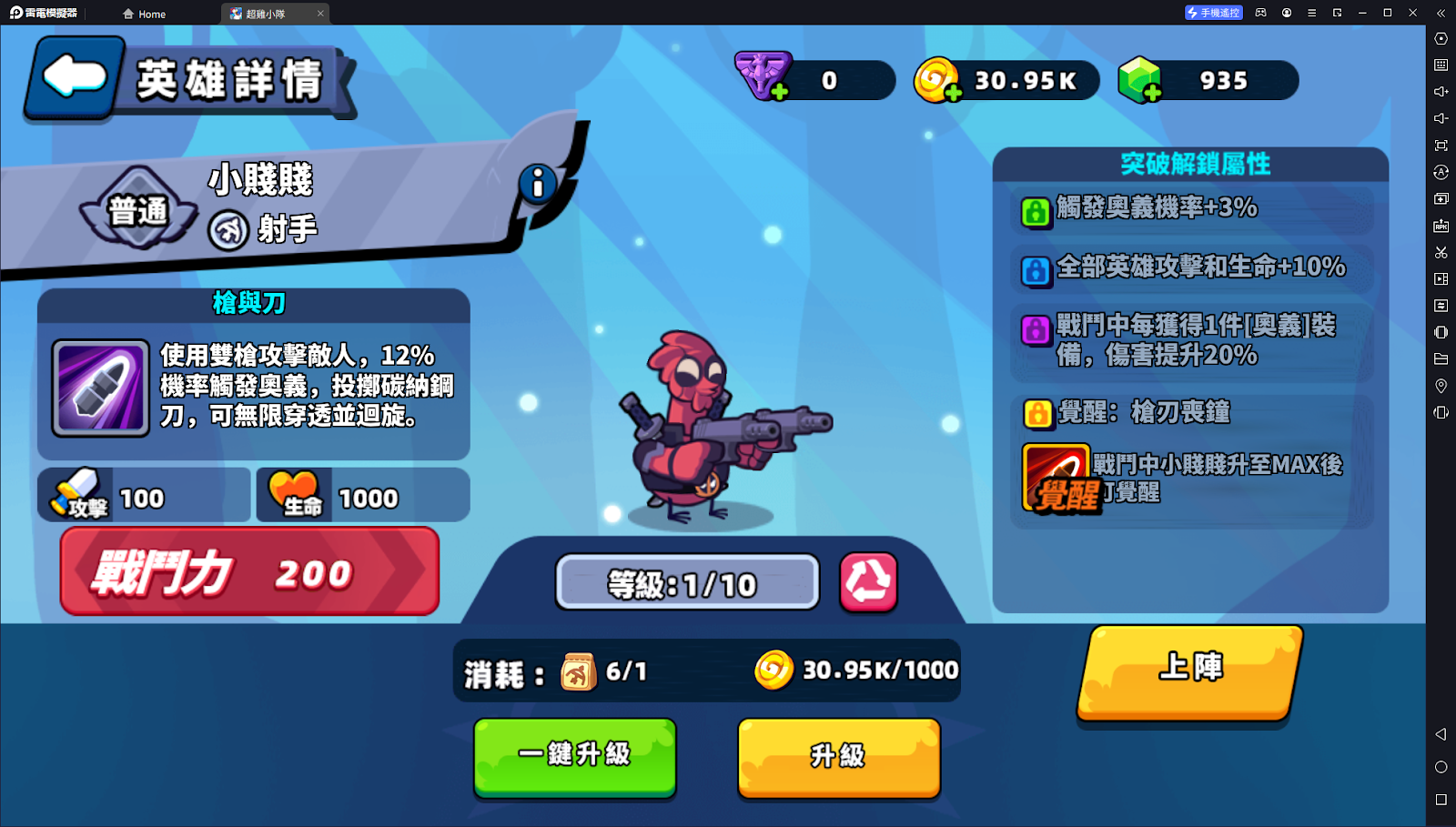View the 覺醒 awakening skill icon

(1056, 478)
